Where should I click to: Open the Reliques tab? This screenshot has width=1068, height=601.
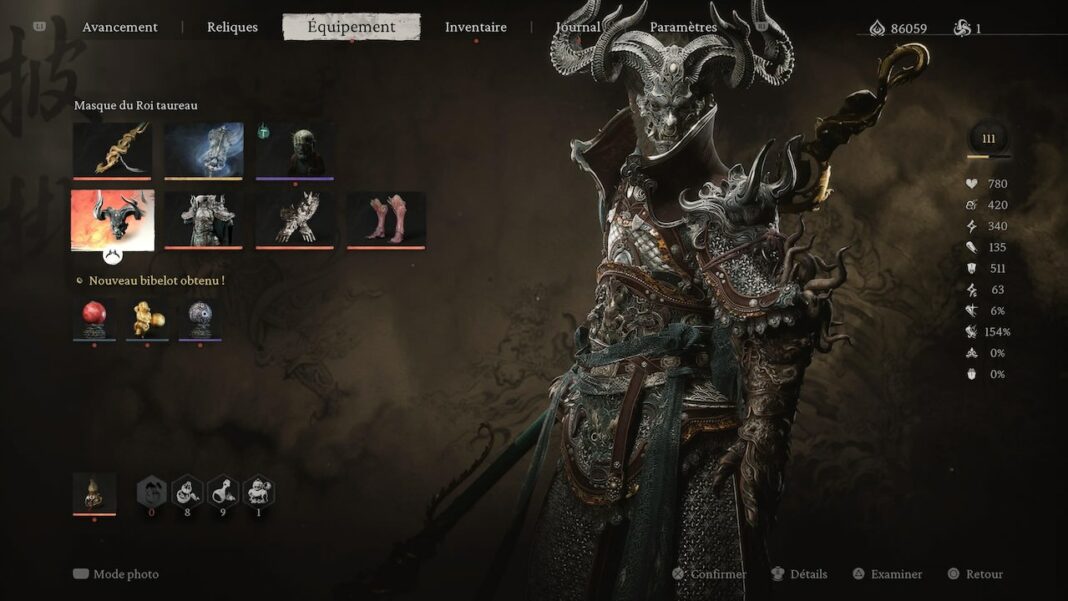[232, 27]
